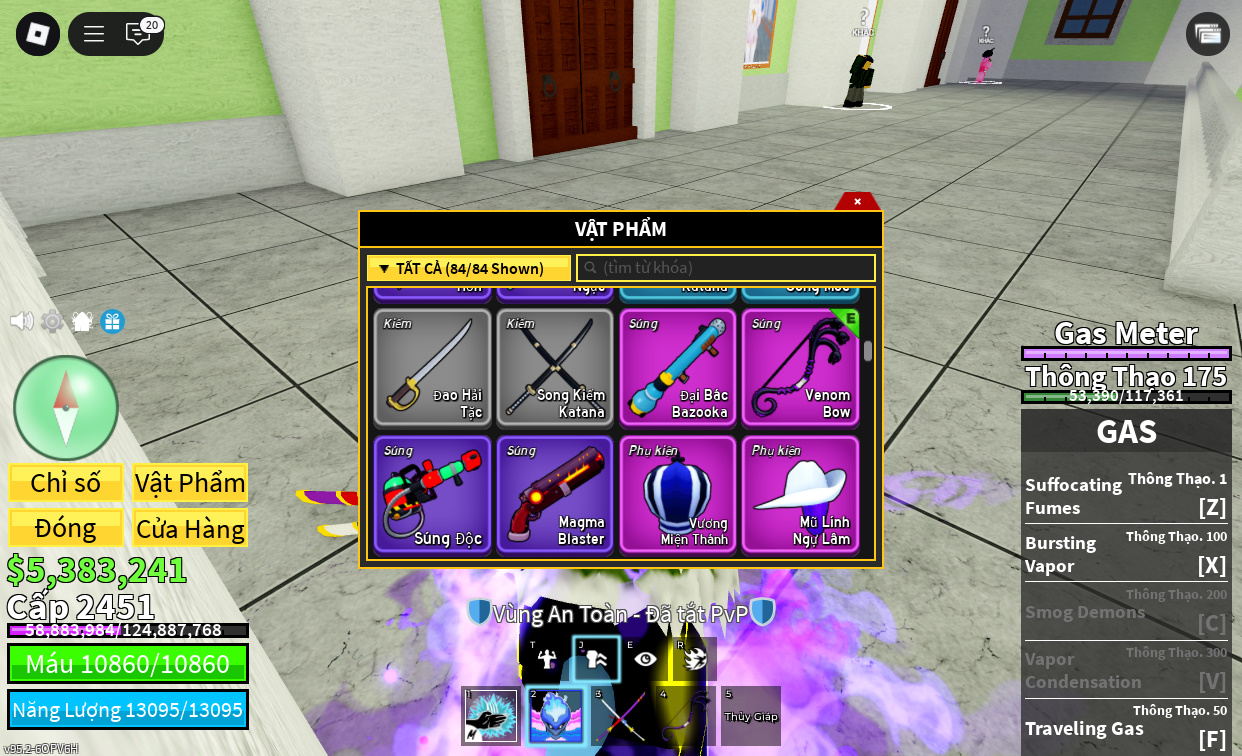Pick the Mũ Lính Ngự Lâm hat
1242x756 pixels.
(x=800, y=495)
